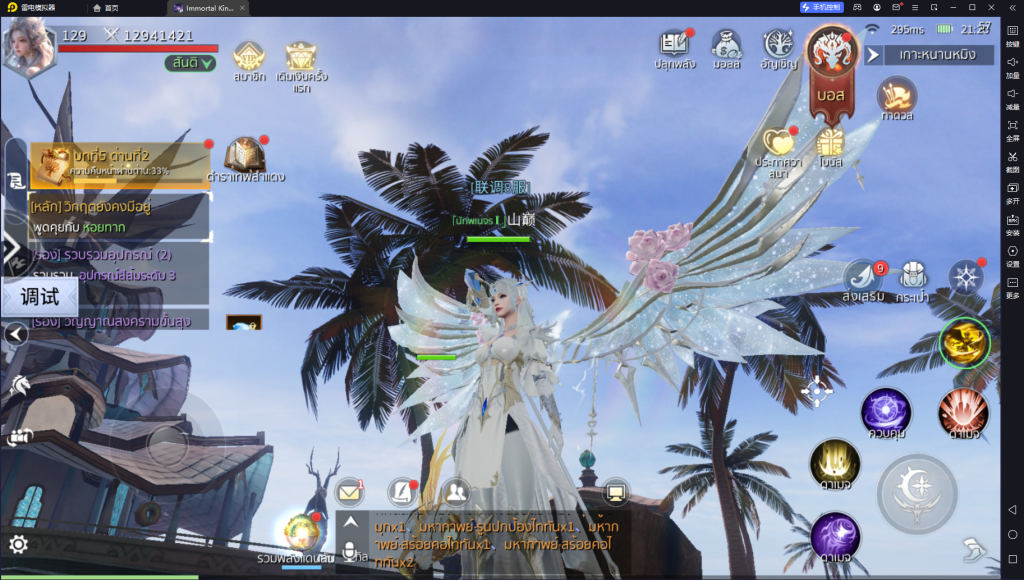Open the golden heart wish icon
Viewport: 1024px width, 580px height.
click(x=779, y=143)
